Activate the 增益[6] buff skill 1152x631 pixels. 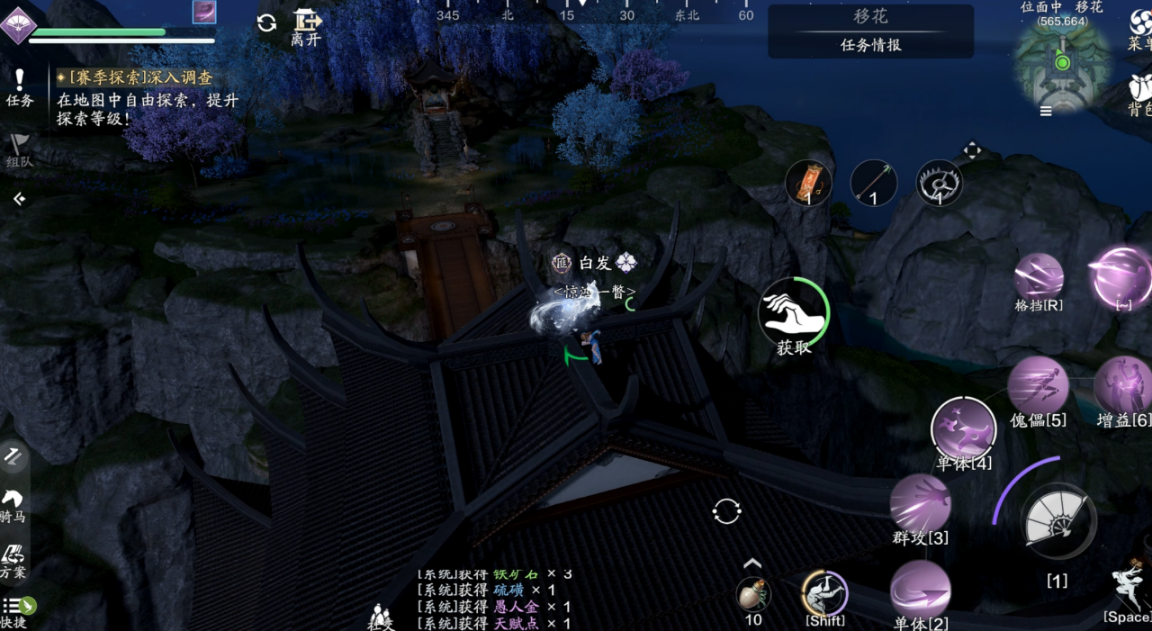pos(1124,386)
